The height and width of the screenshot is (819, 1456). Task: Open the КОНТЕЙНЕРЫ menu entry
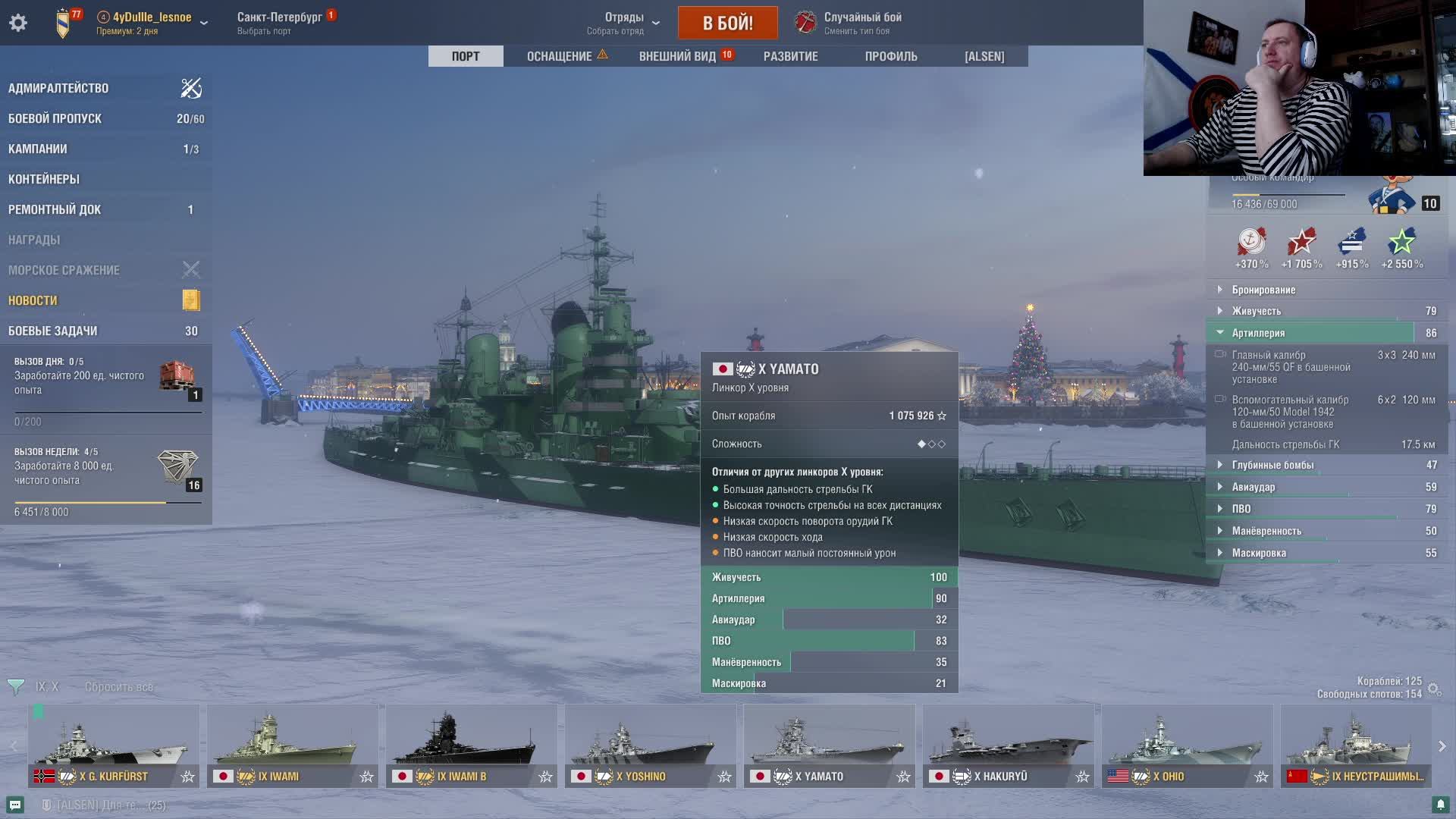click(x=44, y=179)
